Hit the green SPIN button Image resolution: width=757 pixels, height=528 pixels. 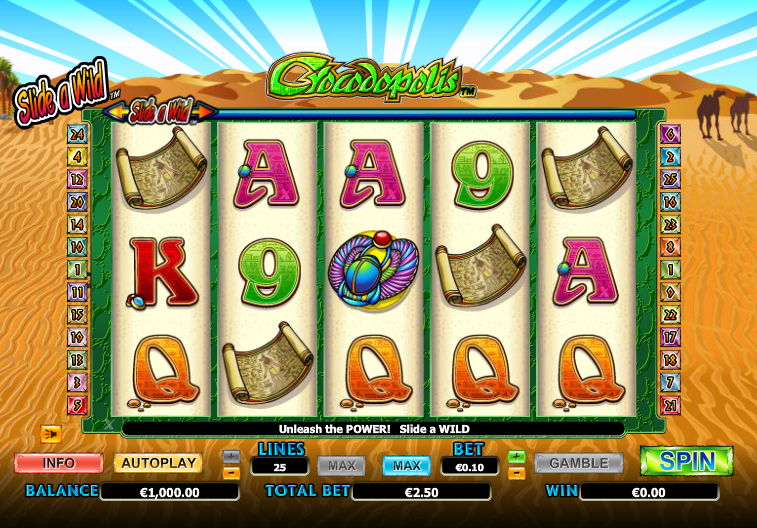tap(686, 461)
